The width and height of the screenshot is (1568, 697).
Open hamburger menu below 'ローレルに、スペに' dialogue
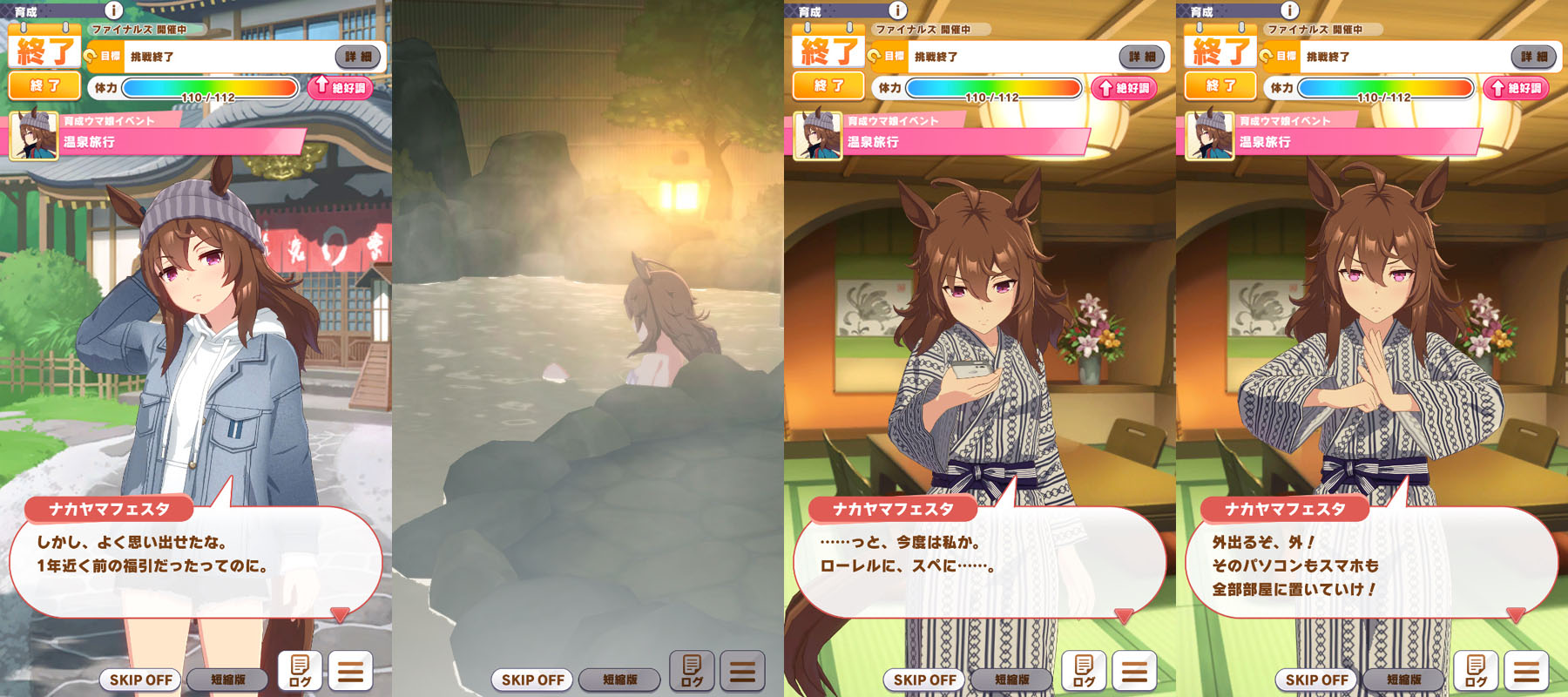point(1134,671)
